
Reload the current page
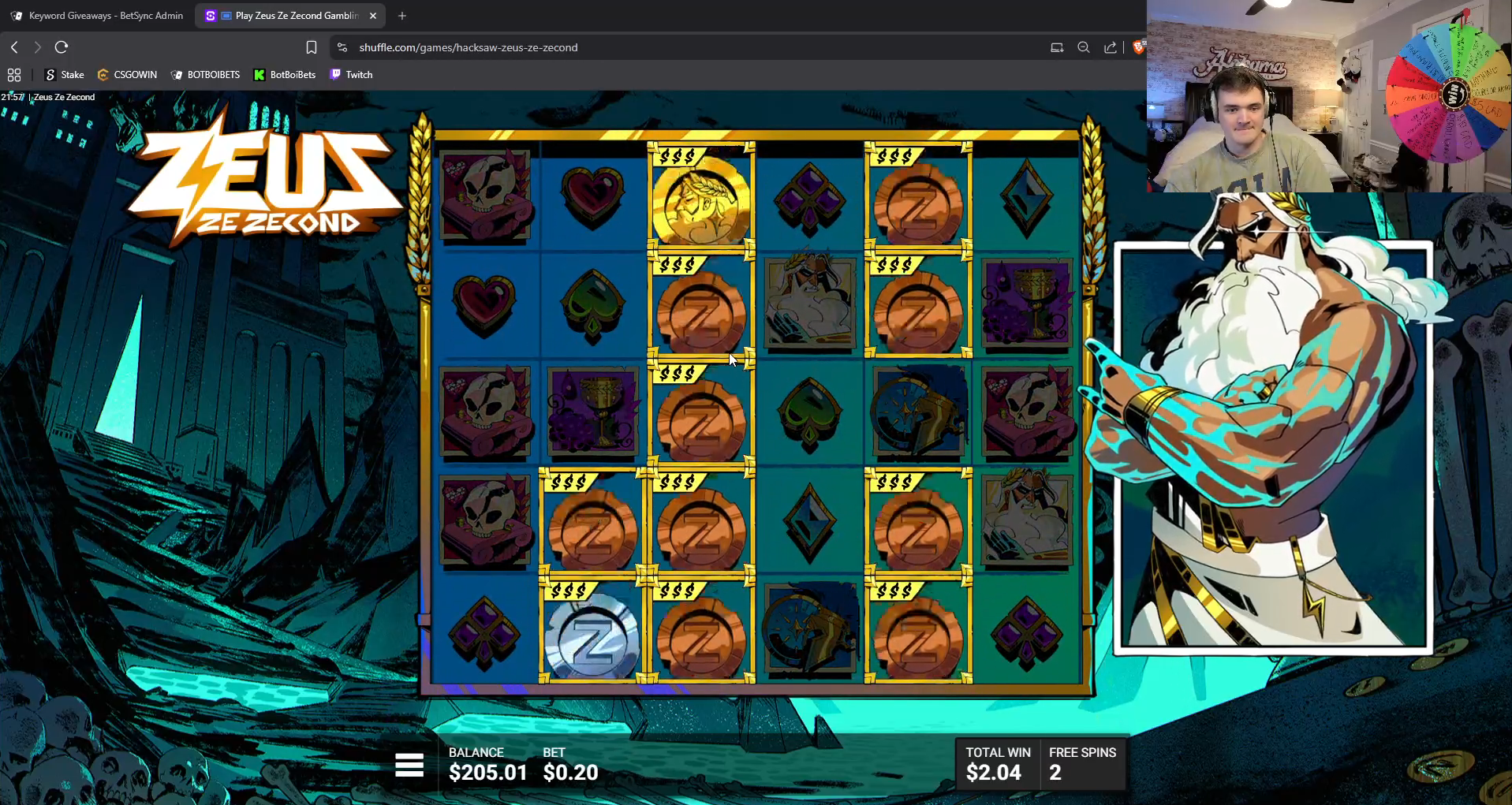[x=62, y=47]
